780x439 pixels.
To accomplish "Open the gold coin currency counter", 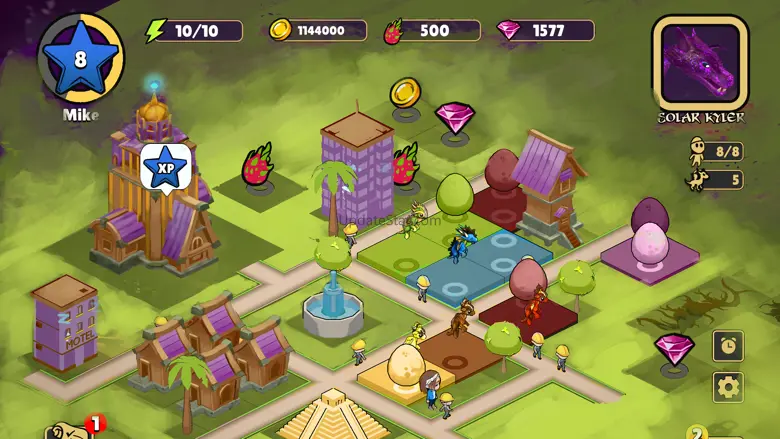I will [317, 31].
